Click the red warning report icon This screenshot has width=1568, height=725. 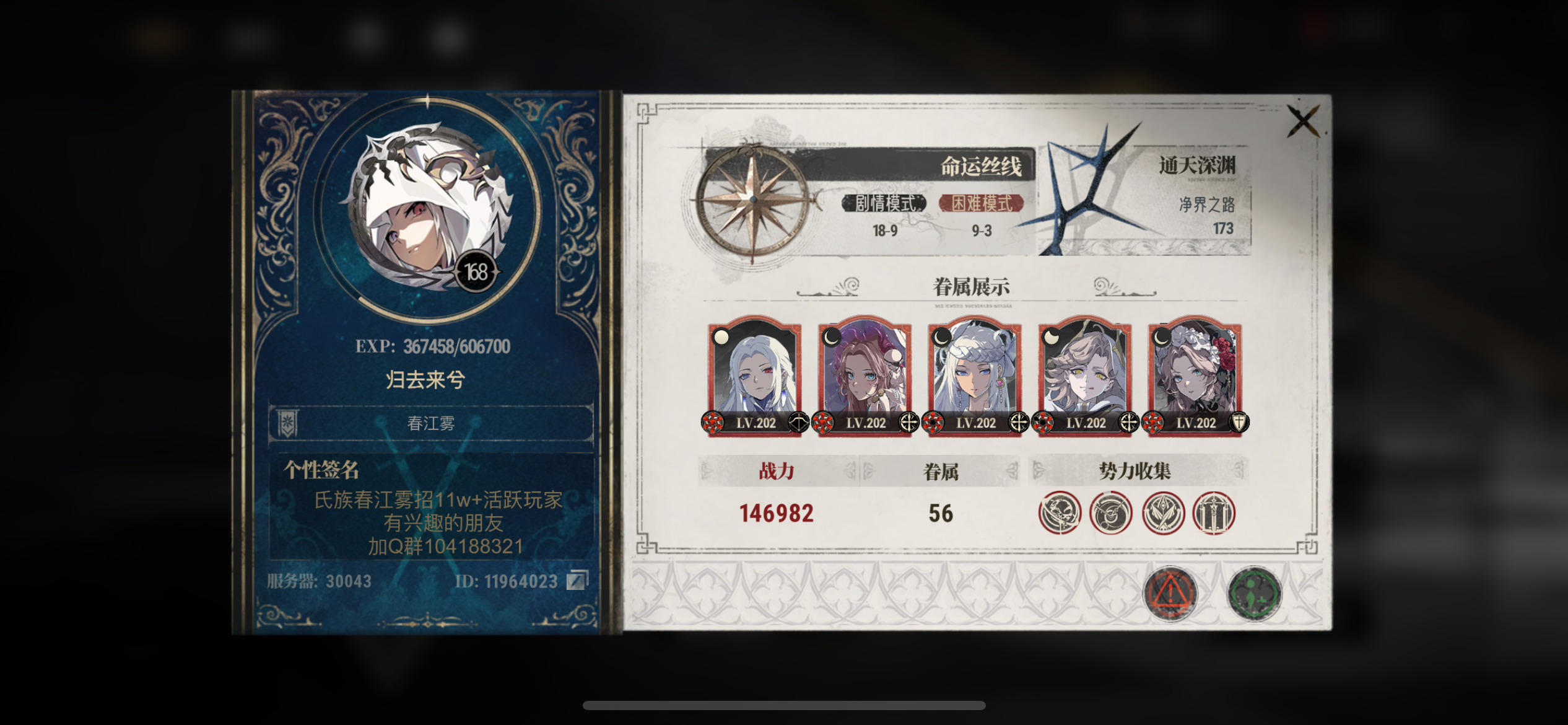pos(1169,593)
